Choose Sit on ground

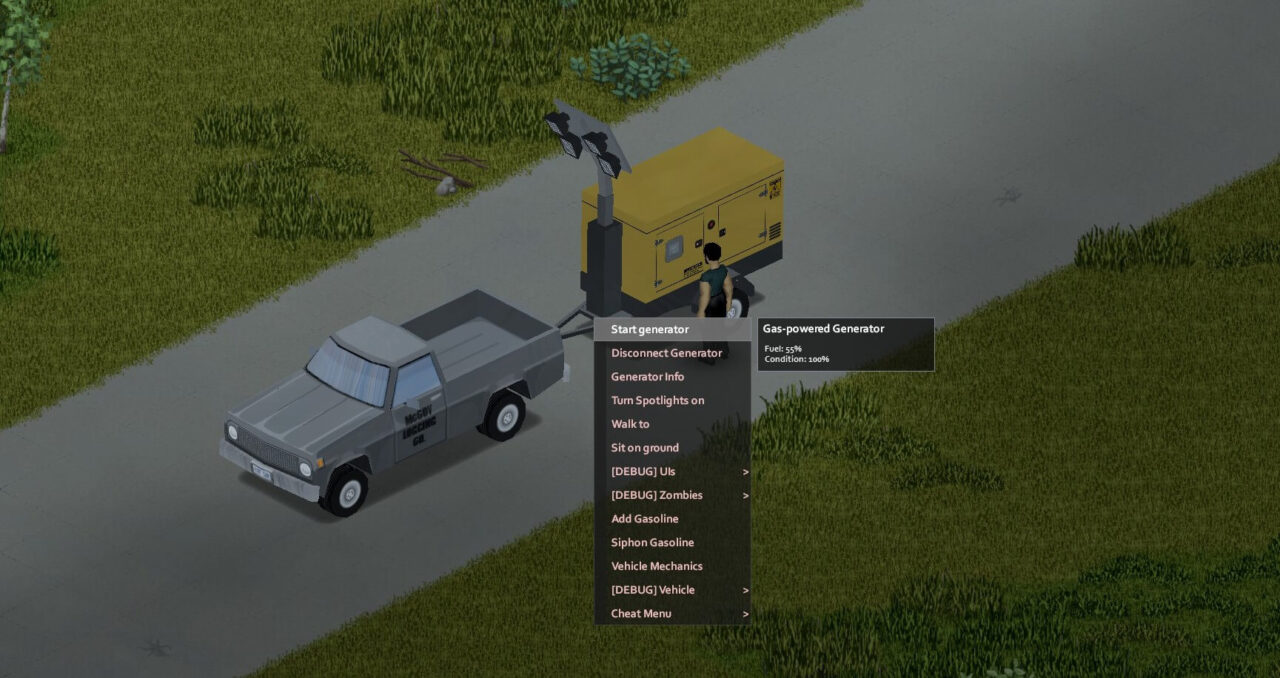point(645,448)
